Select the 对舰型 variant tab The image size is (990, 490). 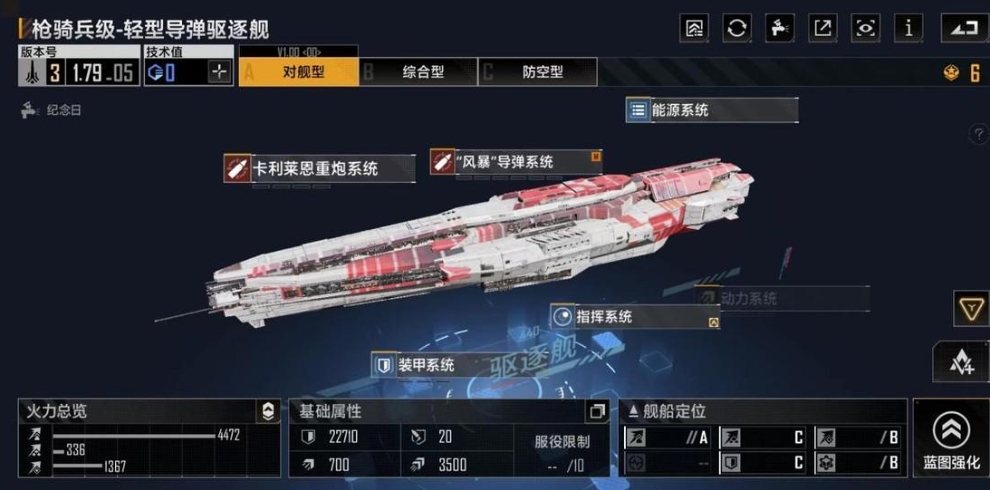(x=299, y=72)
